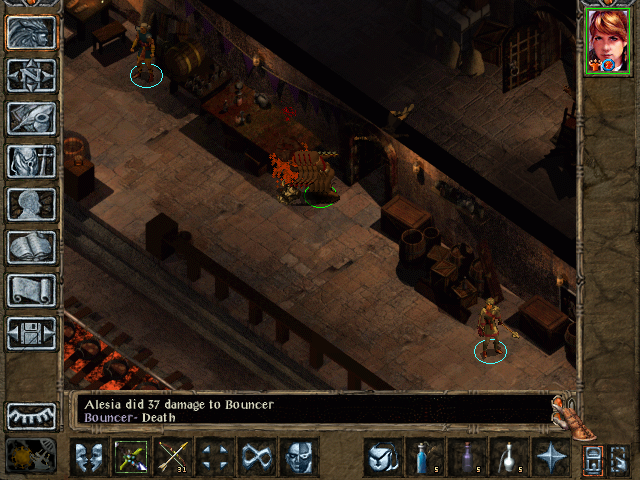Use the purple potion quick item
The width and height of the screenshot is (640, 480).
point(466,457)
